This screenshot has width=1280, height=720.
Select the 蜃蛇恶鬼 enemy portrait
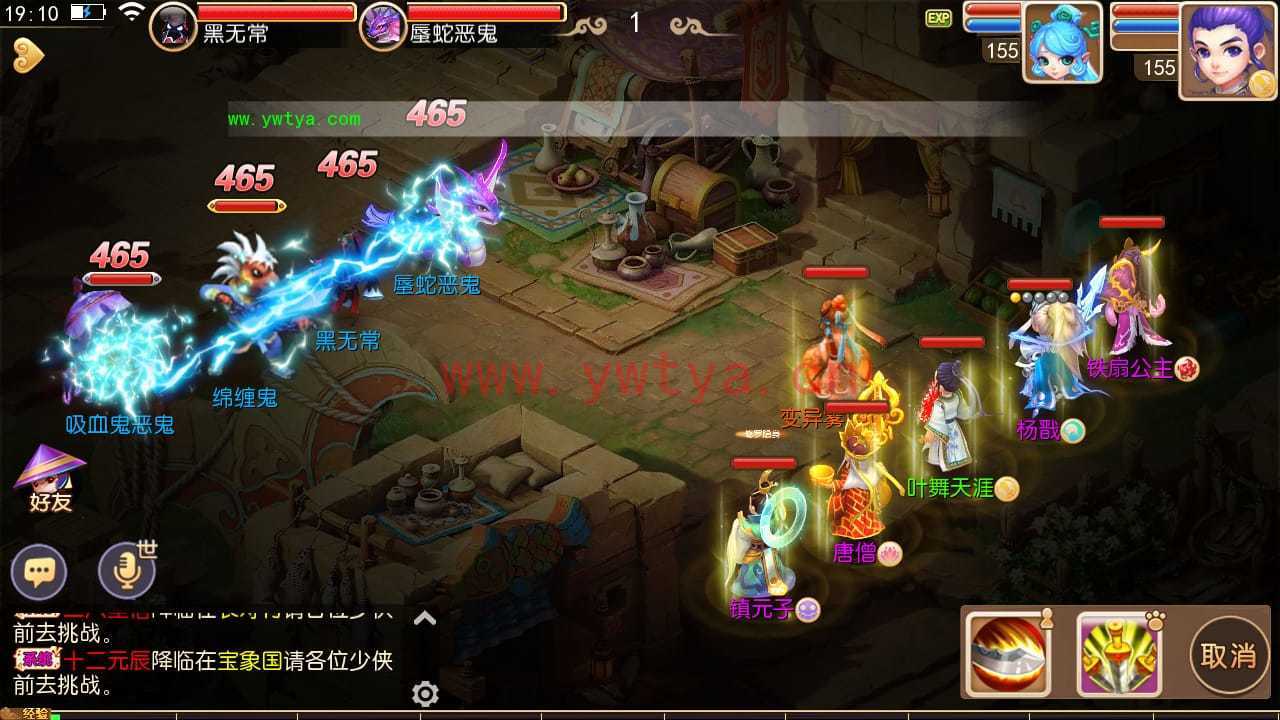point(382,26)
